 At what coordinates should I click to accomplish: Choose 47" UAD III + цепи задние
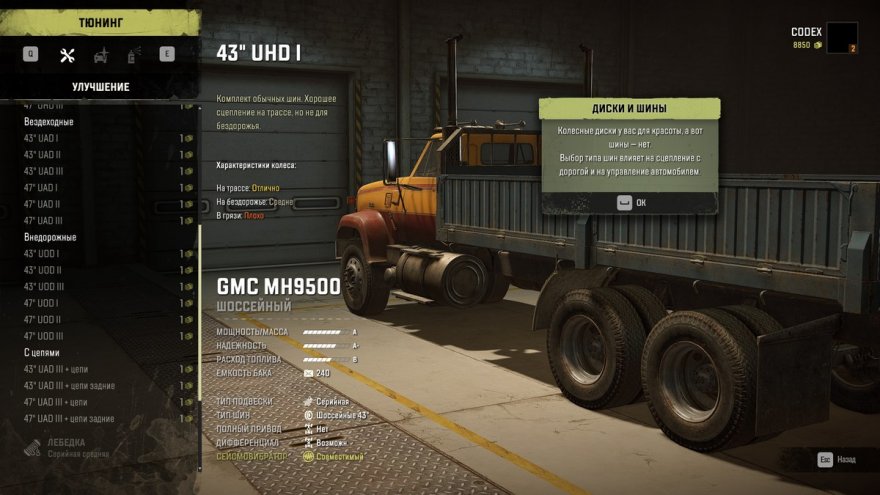click(69, 419)
